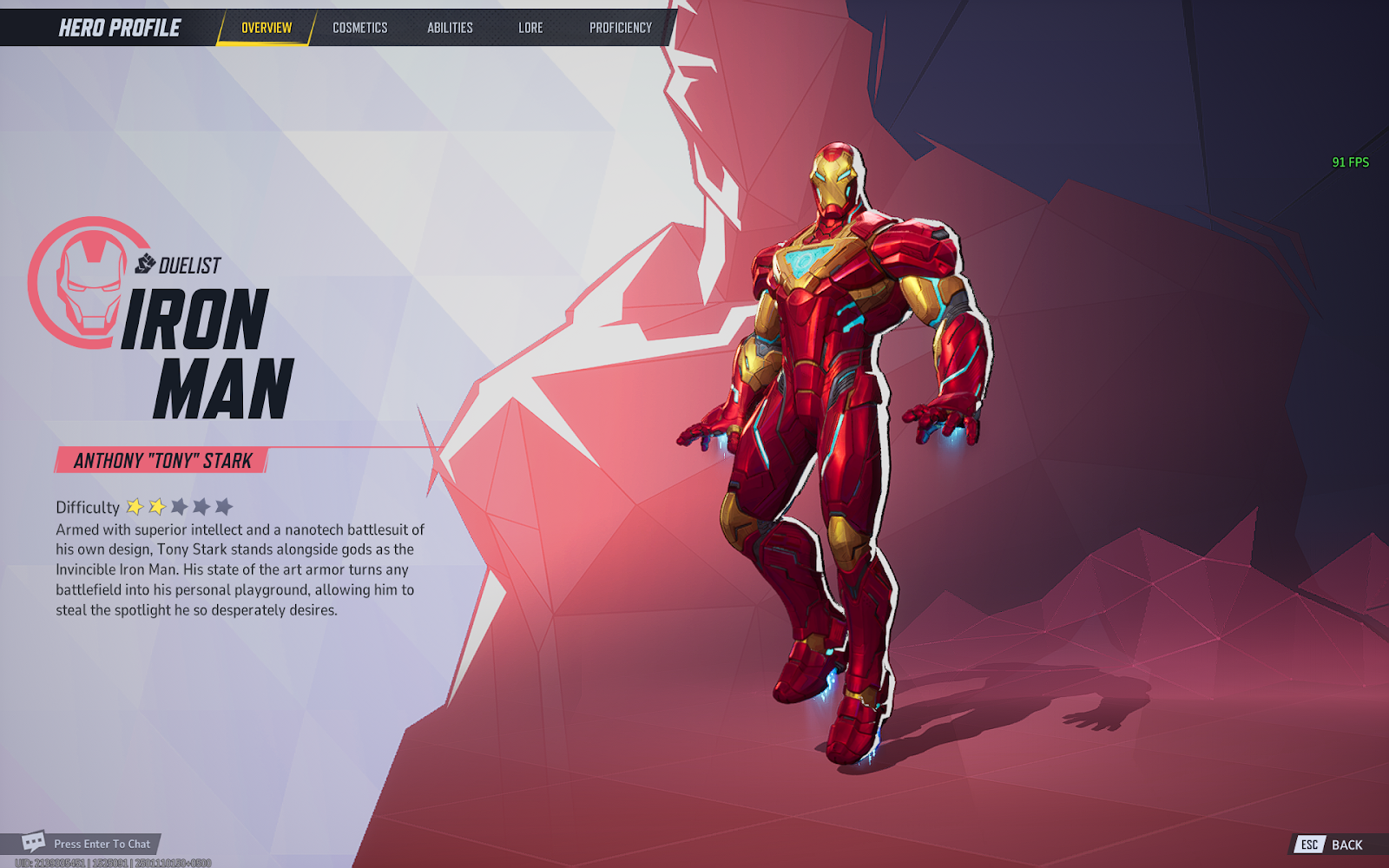Select the Lore tab

coord(530,28)
